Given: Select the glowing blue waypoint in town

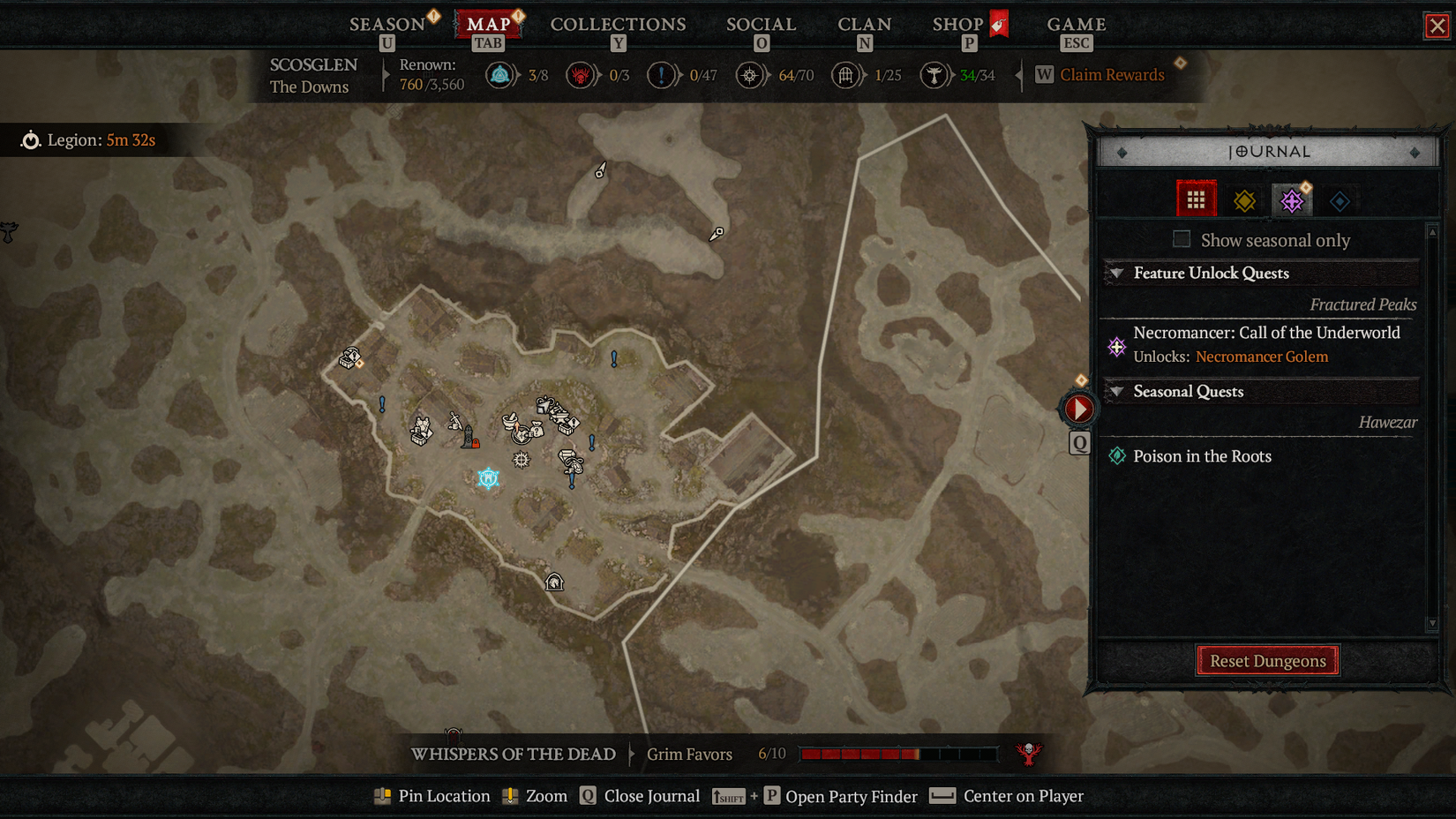Looking at the screenshot, I should point(486,478).
